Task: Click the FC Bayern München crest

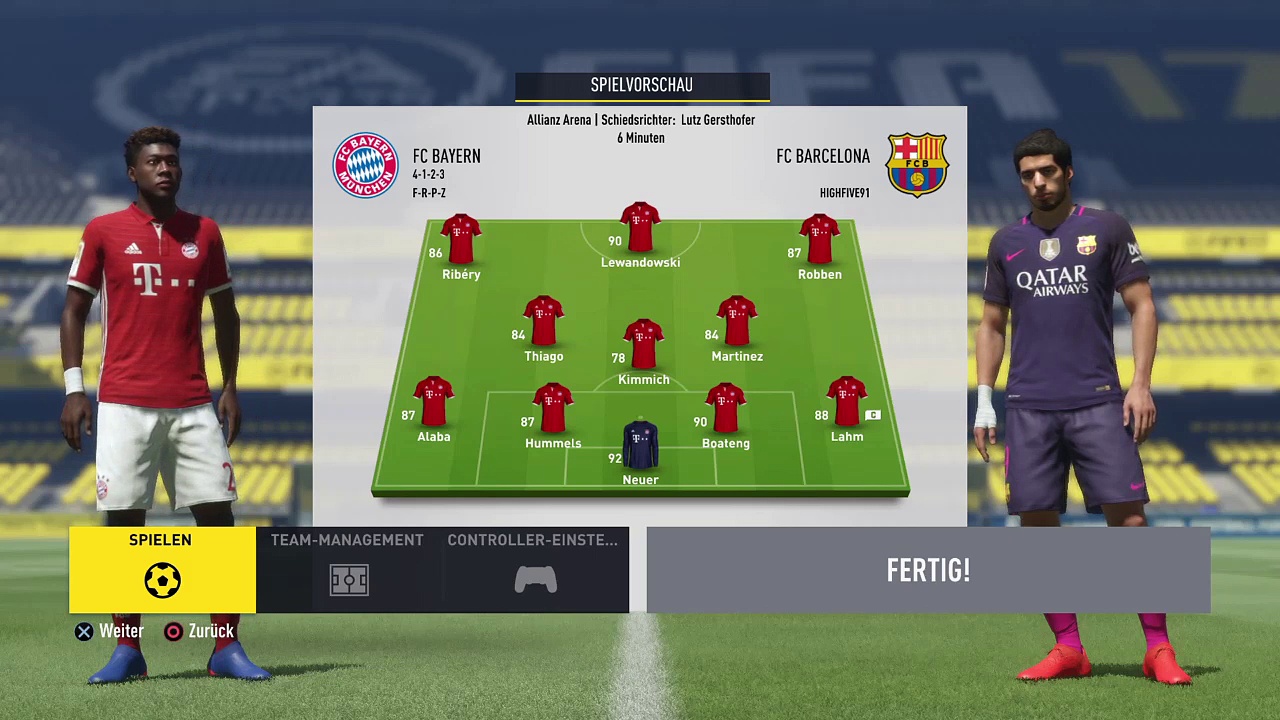Action: pos(365,165)
